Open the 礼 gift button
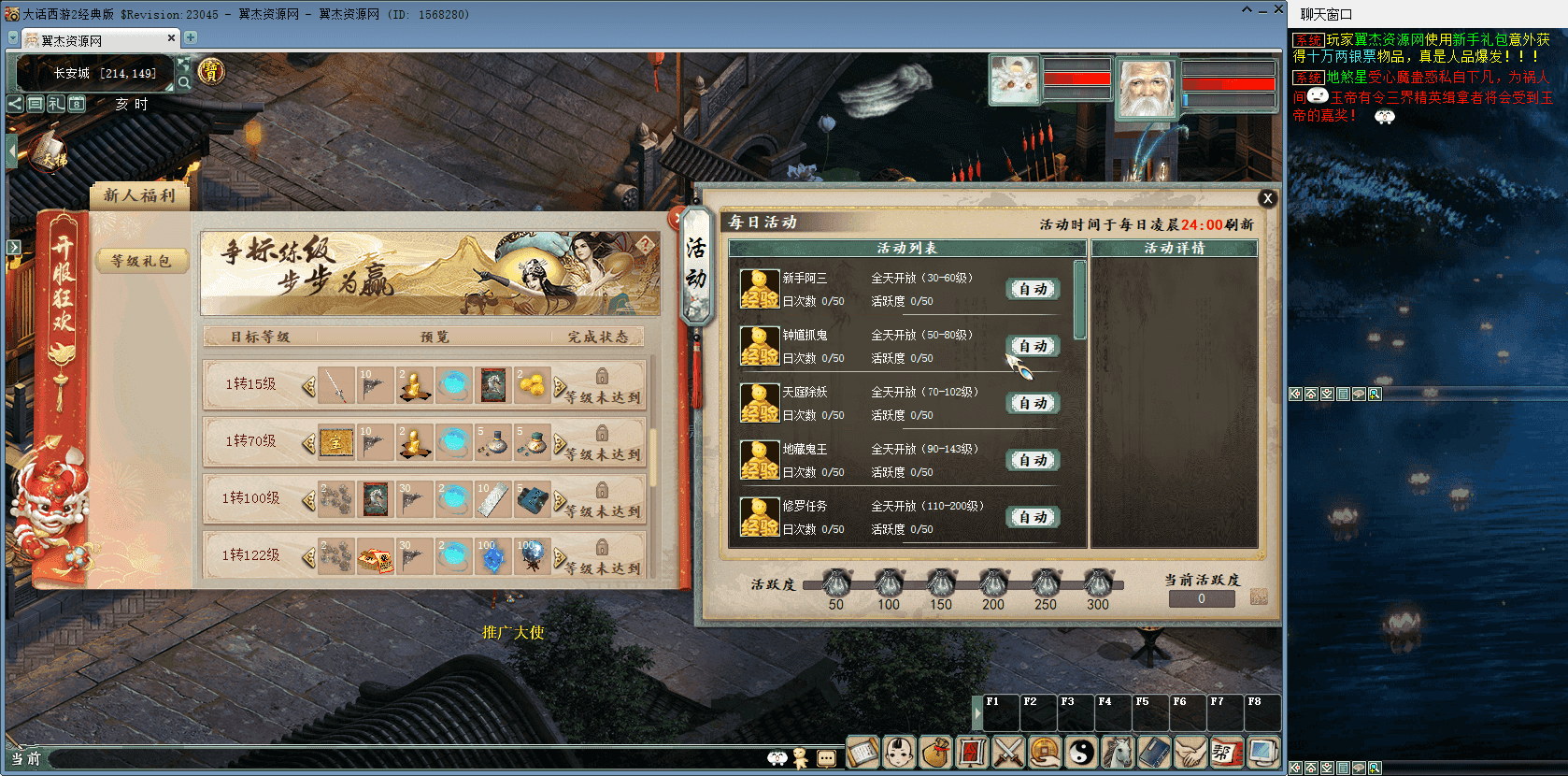This screenshot has height=776, width=1568. (56, 104)
